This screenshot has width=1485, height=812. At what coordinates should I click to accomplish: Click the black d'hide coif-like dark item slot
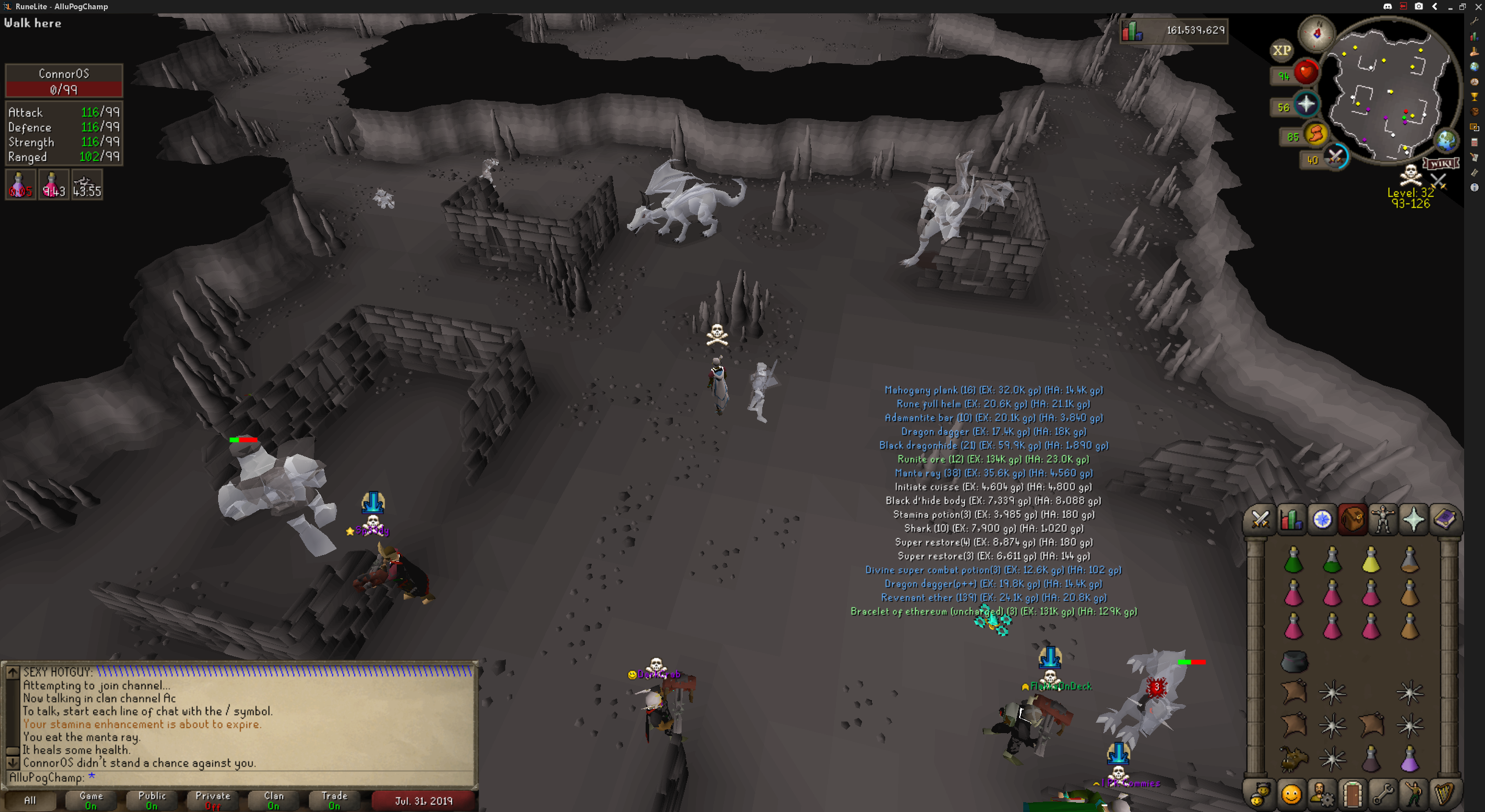[x=1294, y=661]
